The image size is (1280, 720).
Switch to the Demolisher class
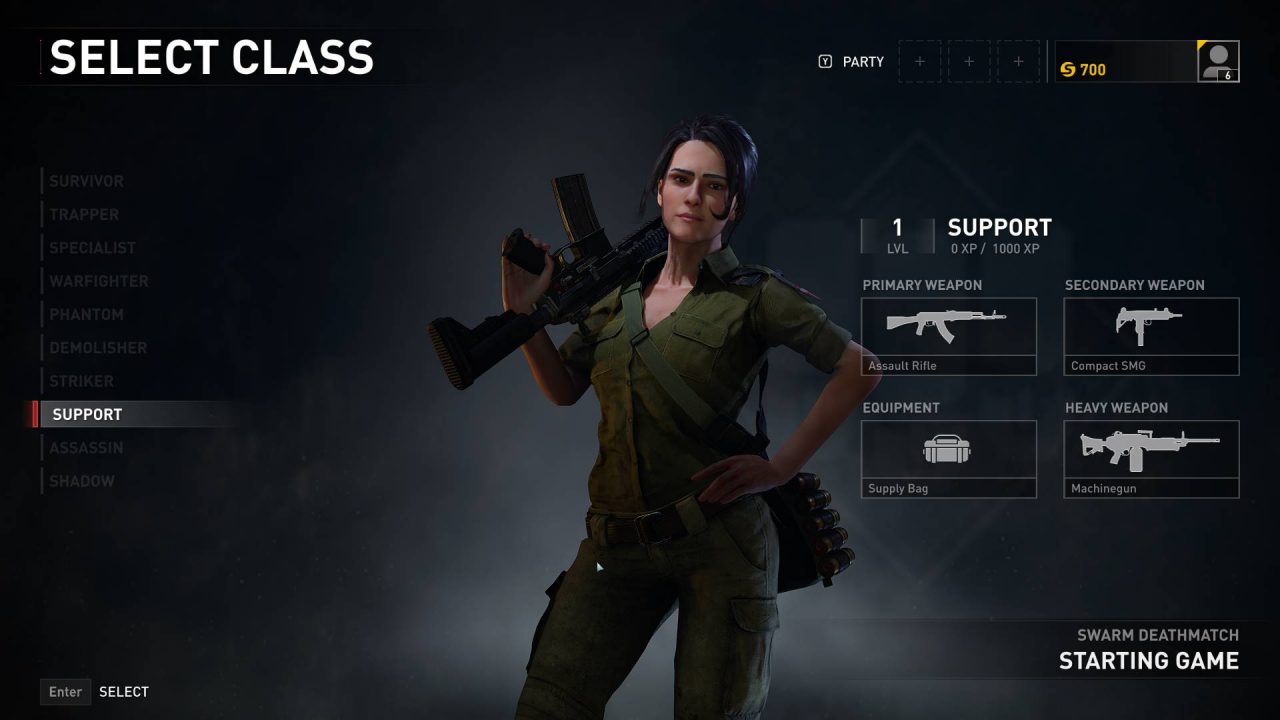pos(98,348)
